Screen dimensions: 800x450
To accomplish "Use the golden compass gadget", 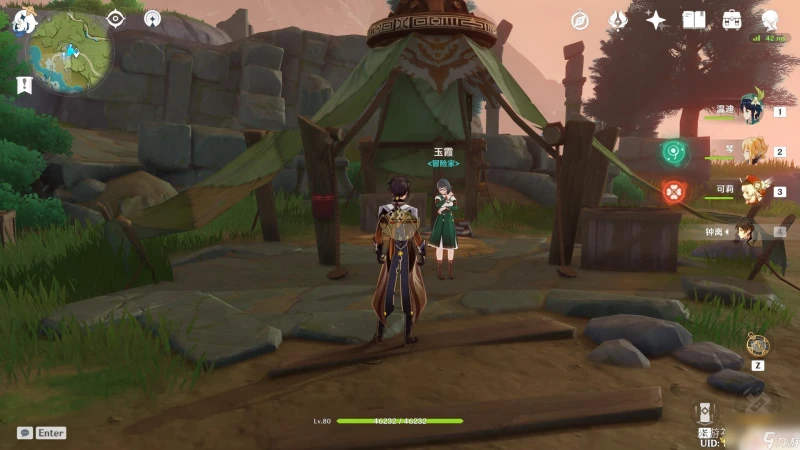I will pos(757,346).
